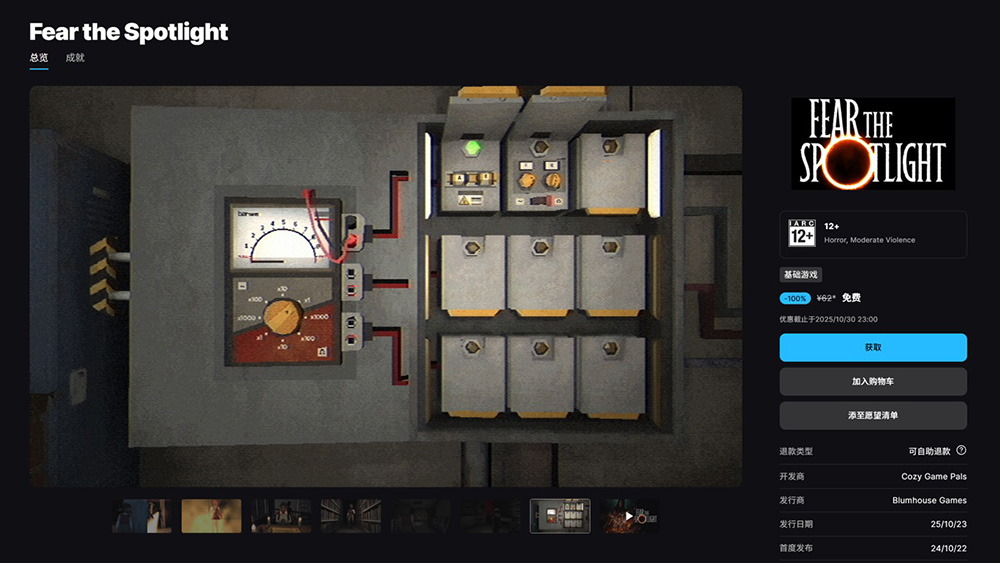Open the refund type help icon

pos(961,451)
